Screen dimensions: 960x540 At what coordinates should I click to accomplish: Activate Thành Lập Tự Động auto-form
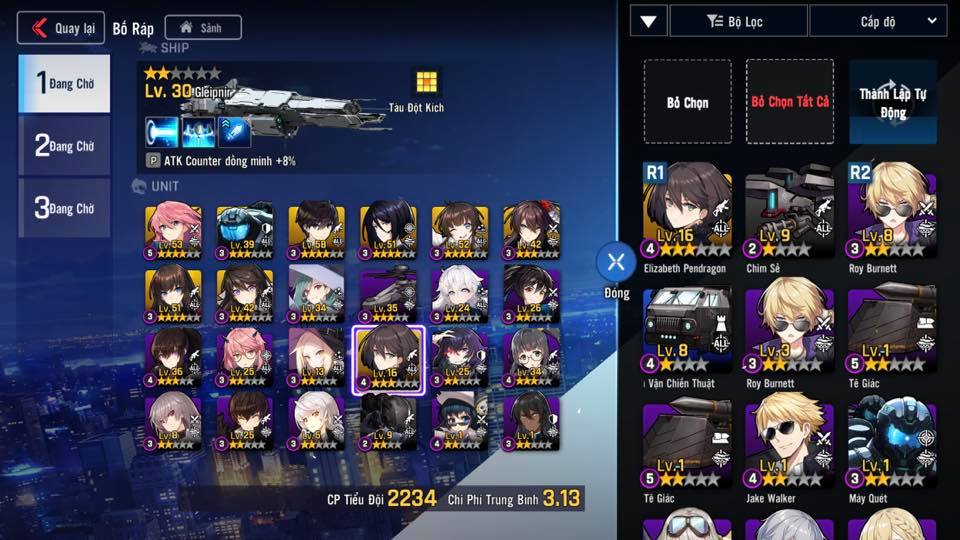coord(892,102)
